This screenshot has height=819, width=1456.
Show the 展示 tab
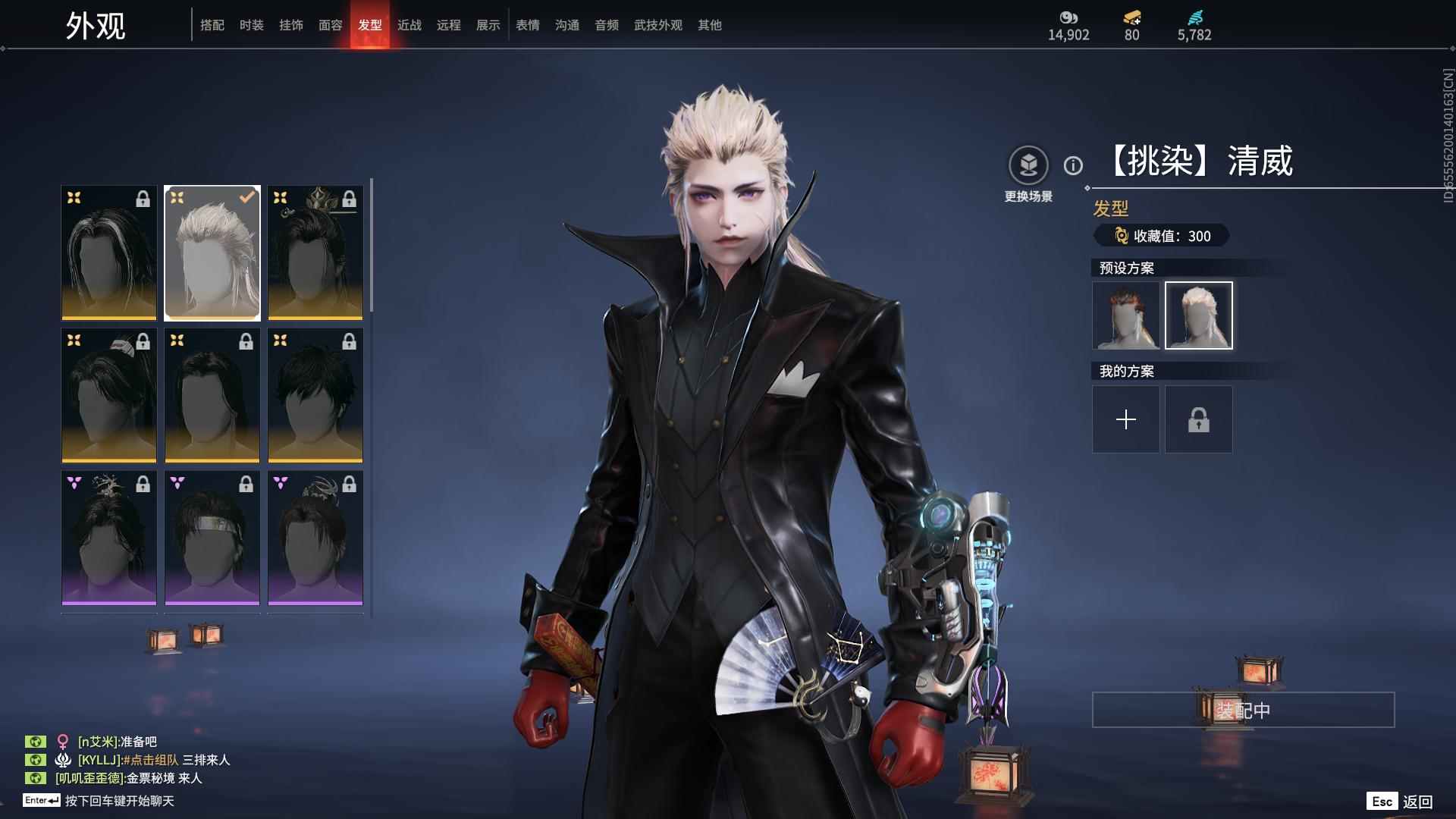pyautogui.click(x=488, y=25)
